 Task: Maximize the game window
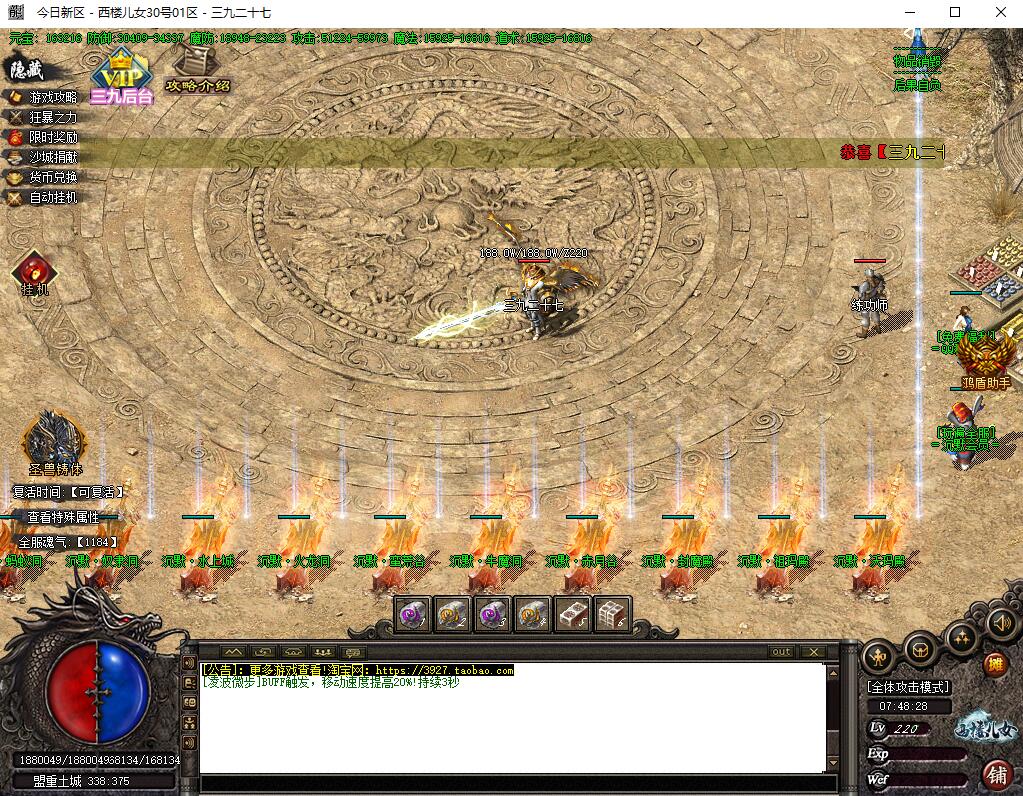point(955,12)
